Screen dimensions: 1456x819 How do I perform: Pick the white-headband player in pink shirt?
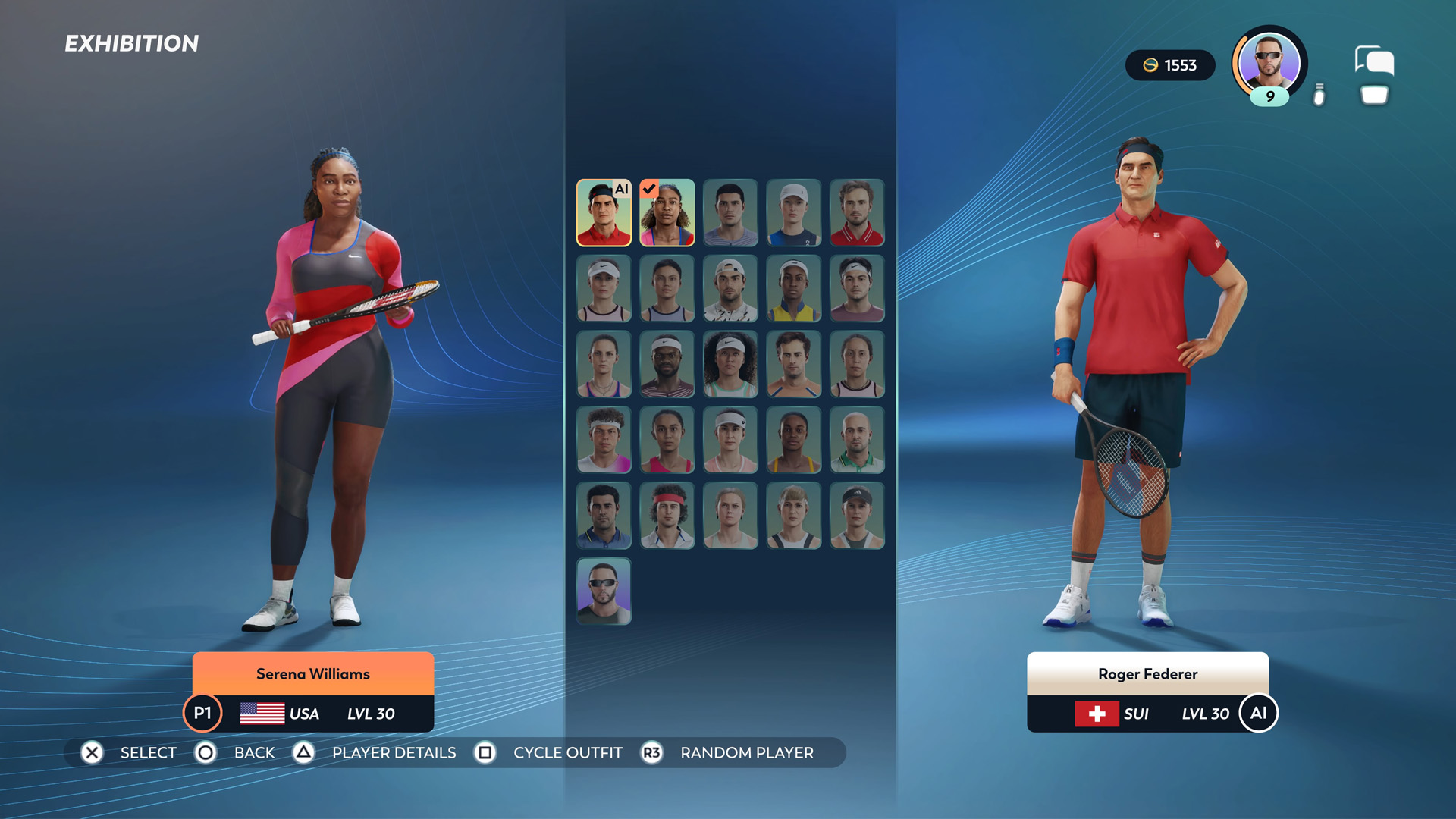pos(604,440)
